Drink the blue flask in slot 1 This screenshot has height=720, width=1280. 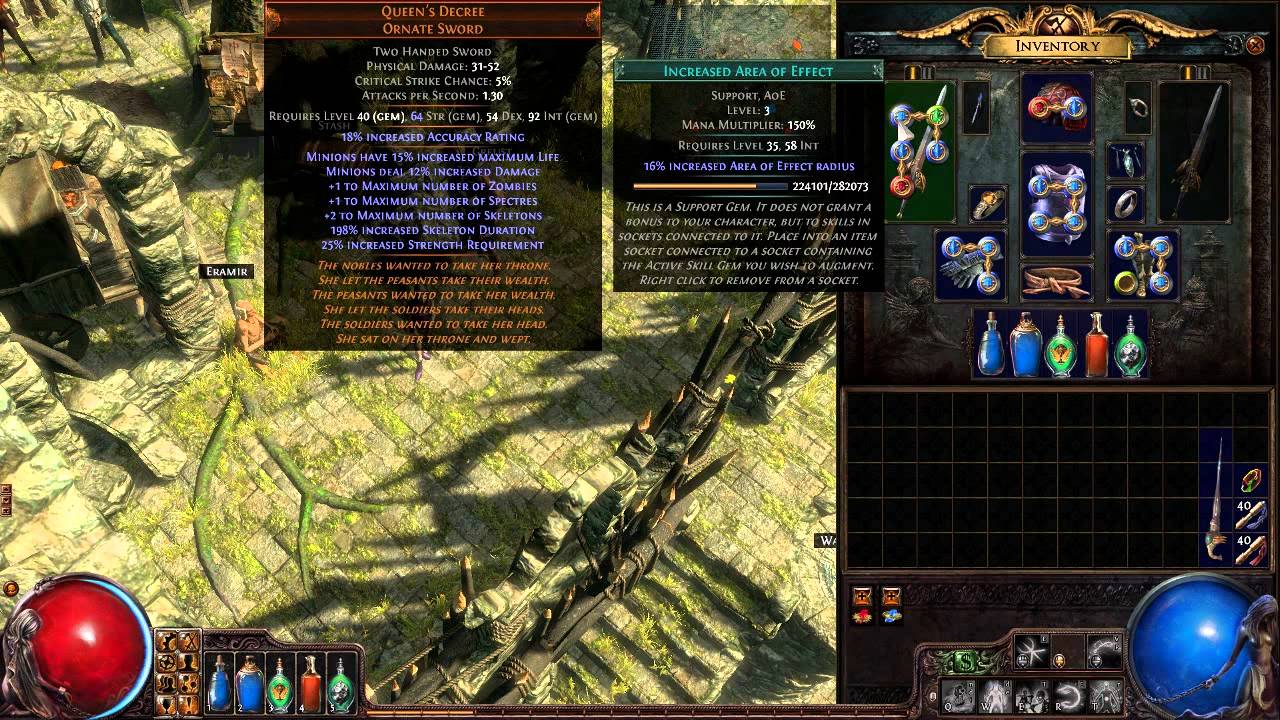coord(219,681)
